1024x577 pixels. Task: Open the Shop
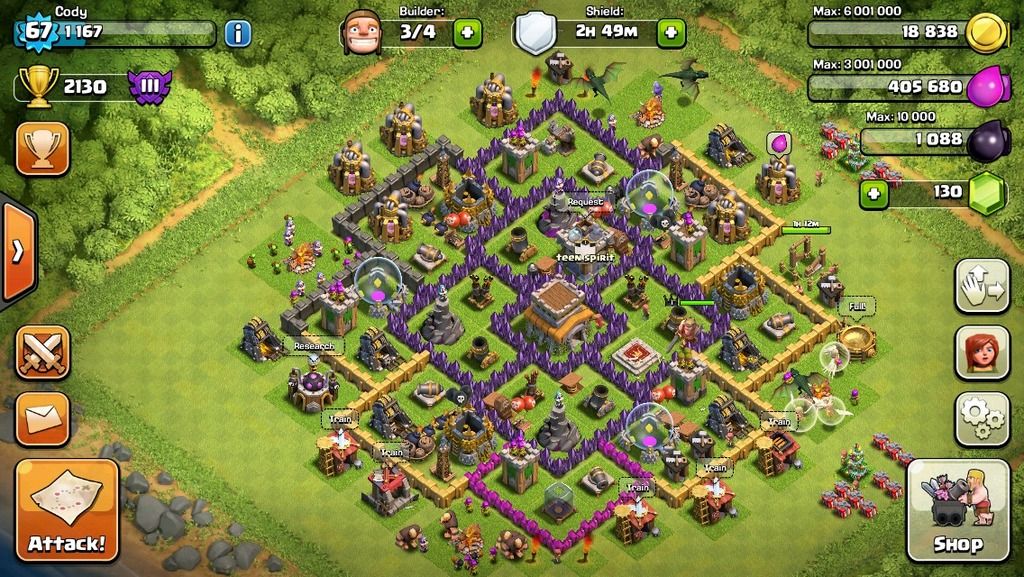coord(957,510)
